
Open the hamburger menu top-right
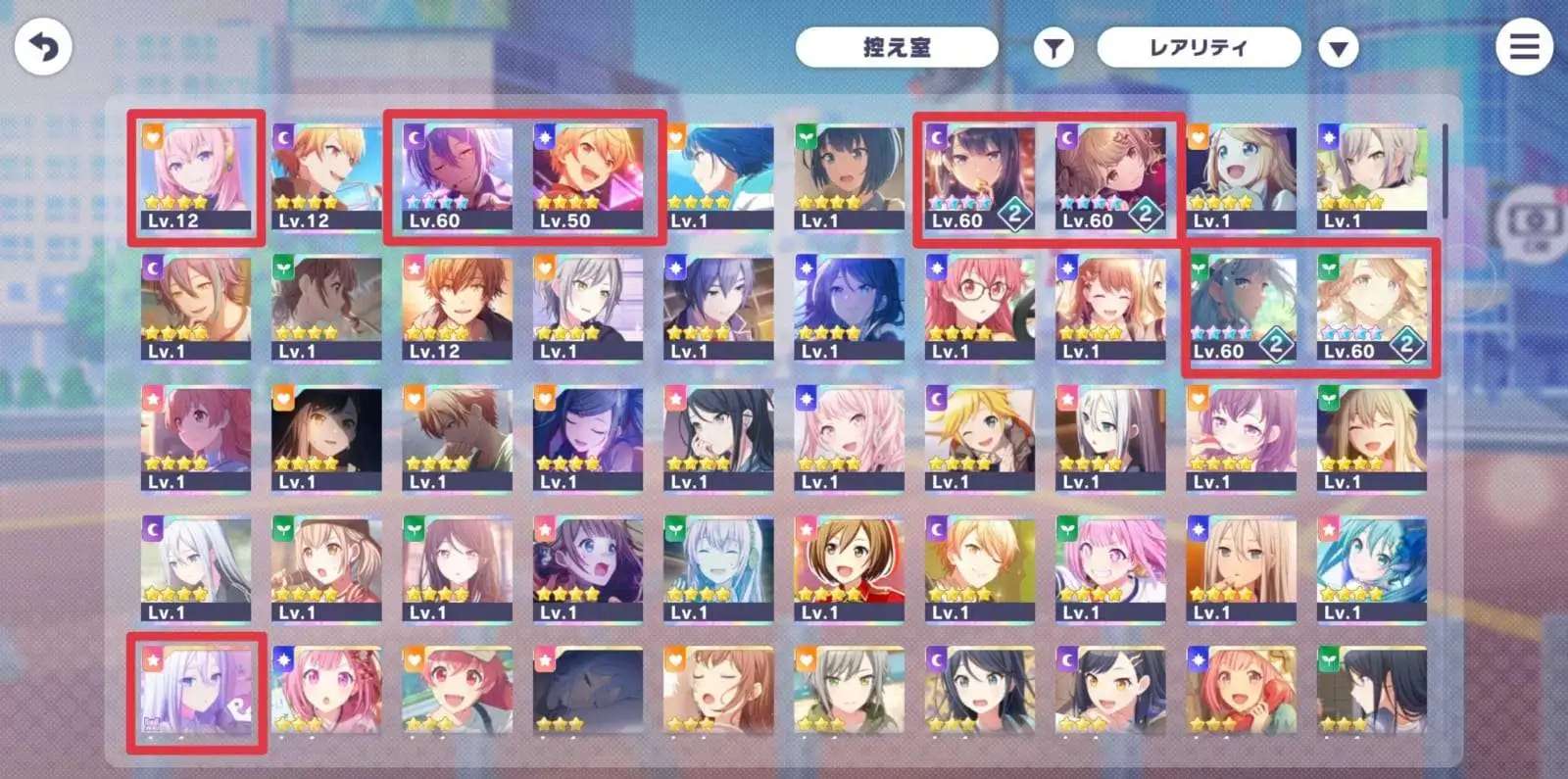pos(1523,46)
